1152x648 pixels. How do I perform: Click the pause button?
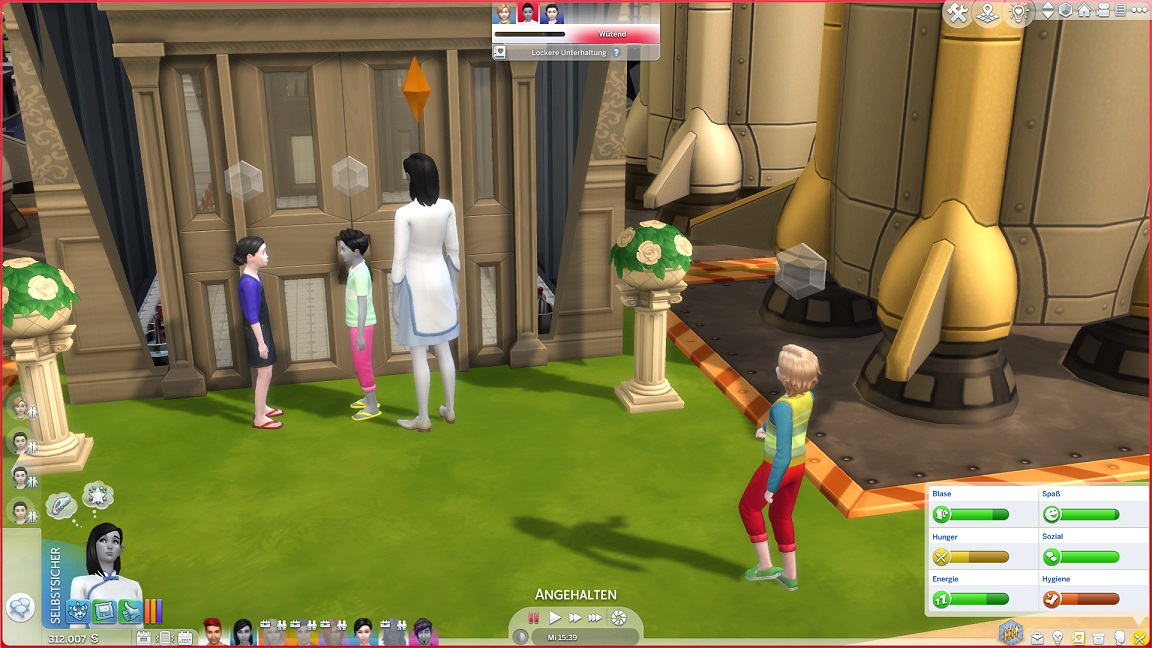(x=534, y=618)
